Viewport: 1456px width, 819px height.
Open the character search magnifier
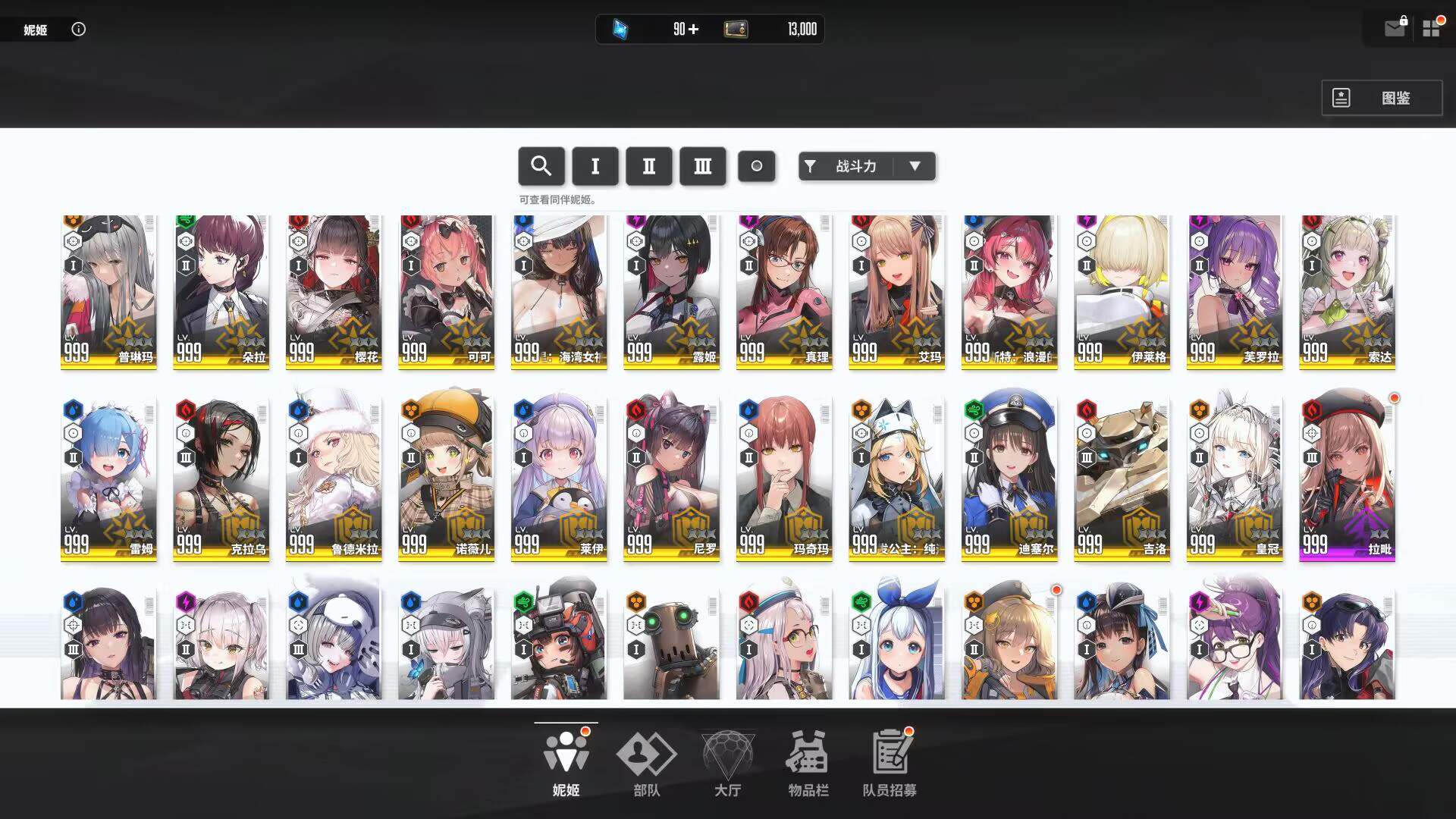point(541,166)
